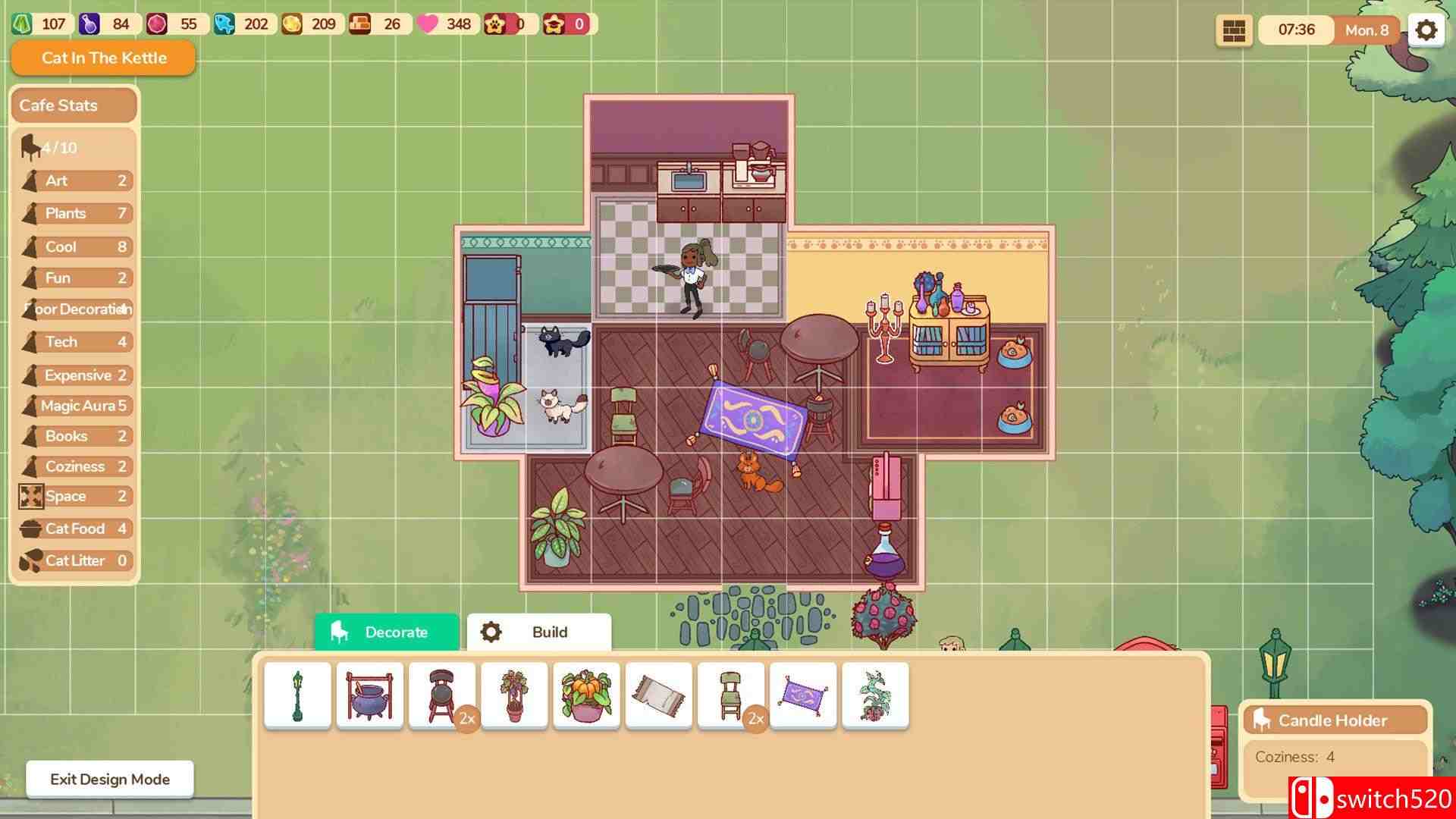Switch to the Build tab
This screenshot has height=819, width=1456.
click(x=538, y=632)
